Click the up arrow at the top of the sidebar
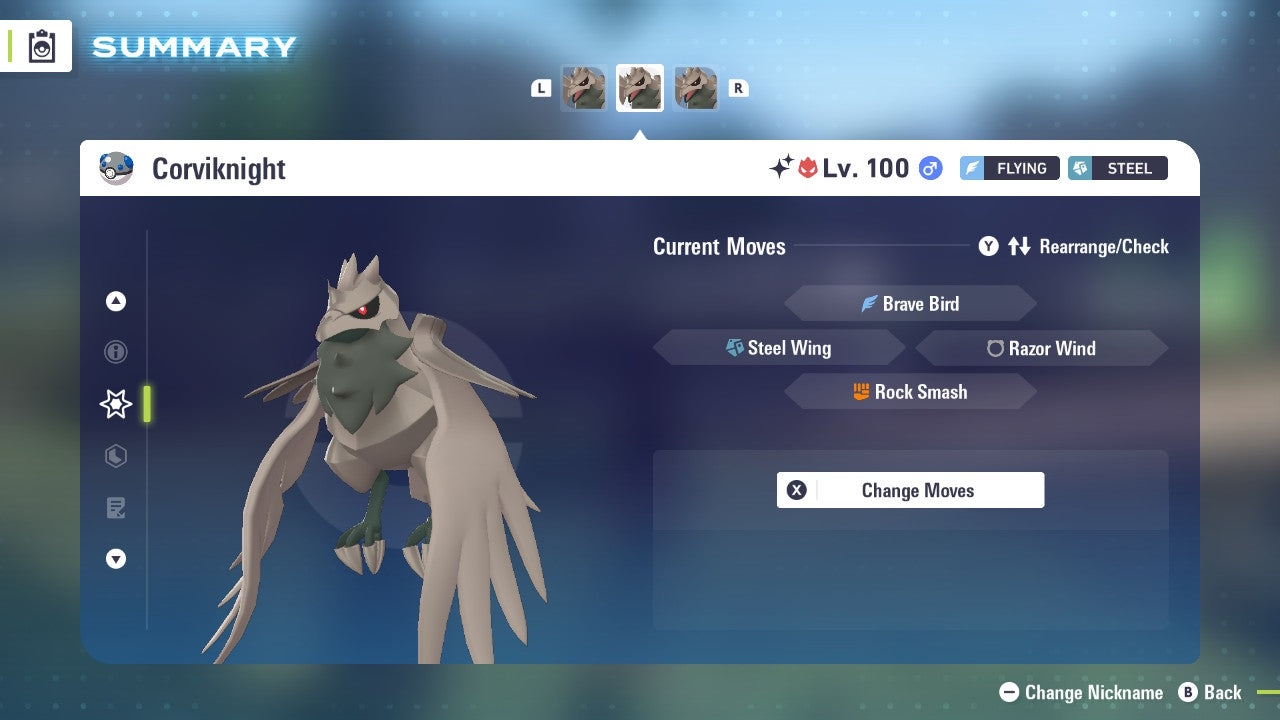1280x720 pixels. [115, 301]
